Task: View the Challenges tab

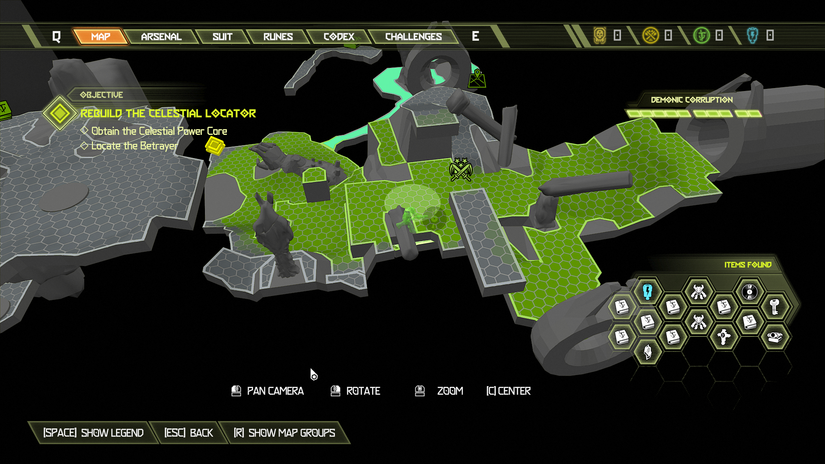Action: [x=413, y=37]
